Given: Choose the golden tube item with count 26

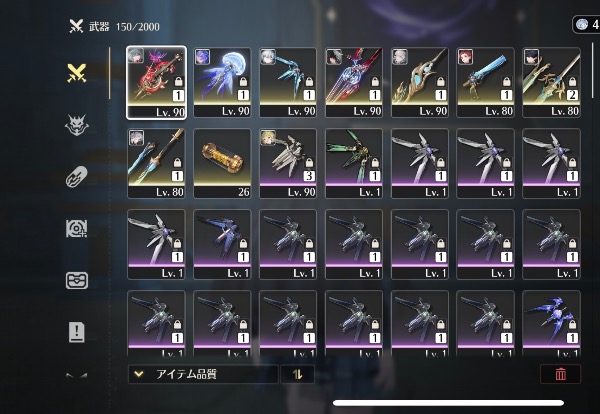Looking at the screenshot, I should tap(222, 163).
